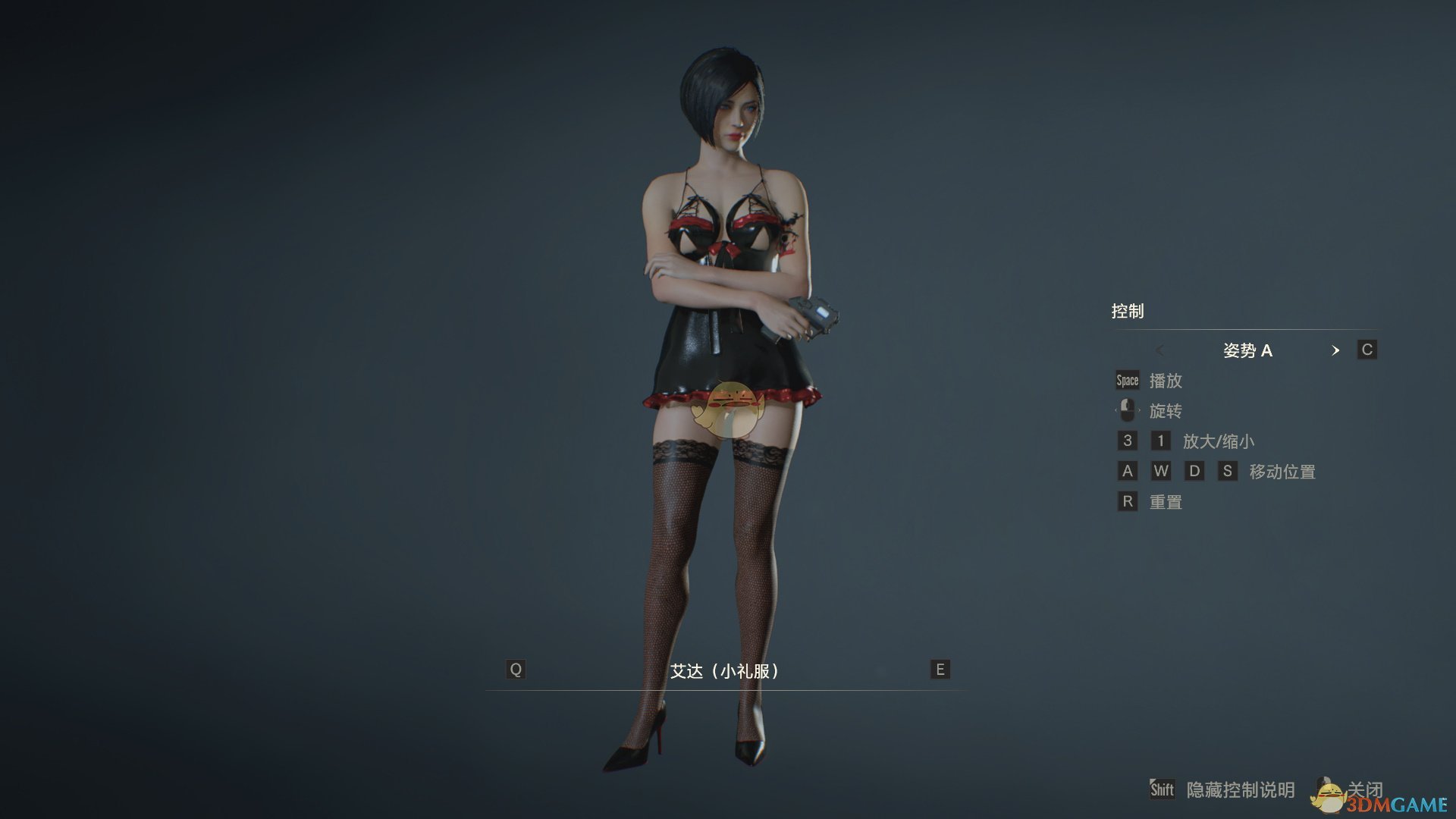
Task: Select the "1" key icon for zooming out
Action: coord(1161,441)
